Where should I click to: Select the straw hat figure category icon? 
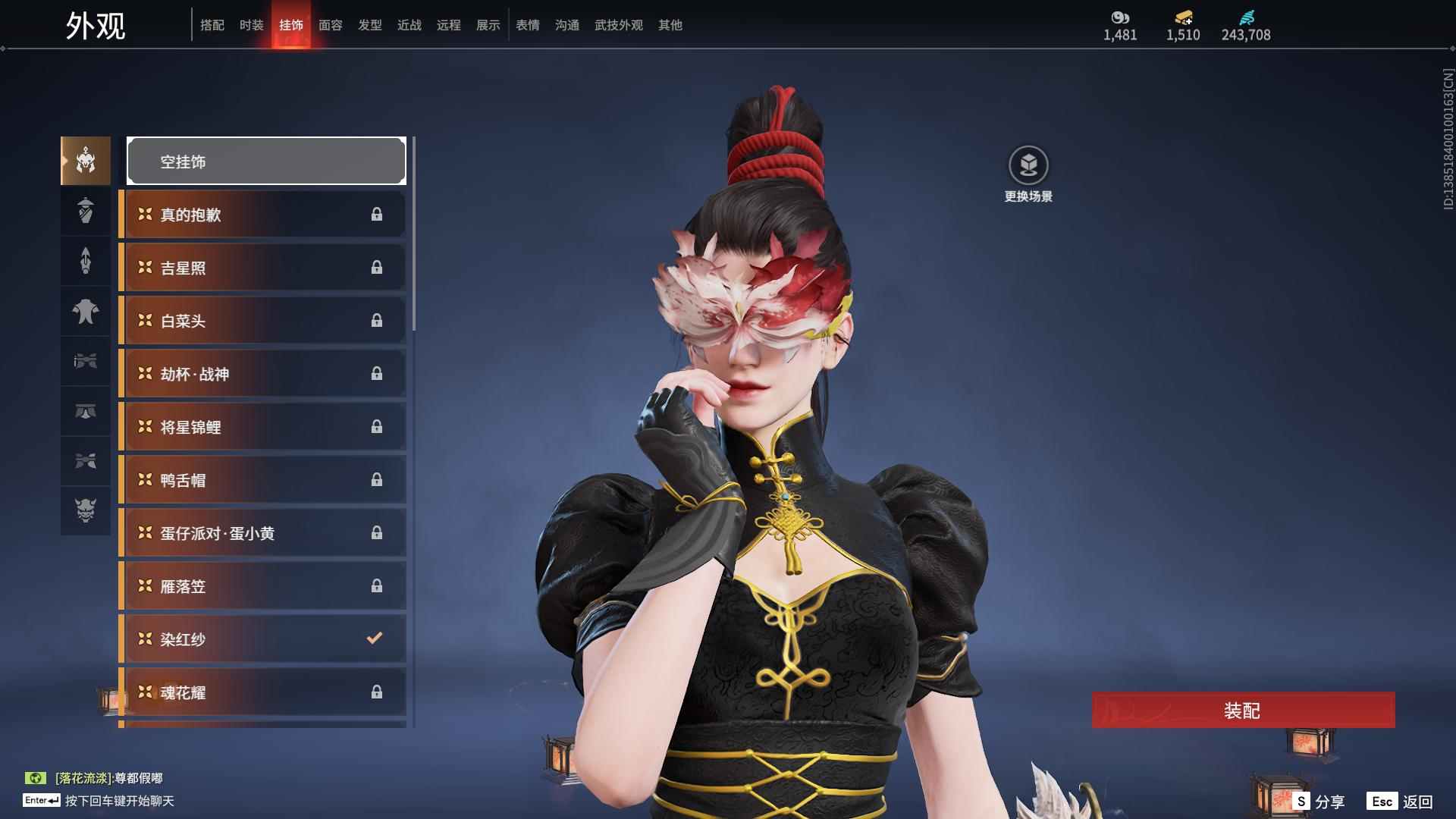tap(86, 210)
